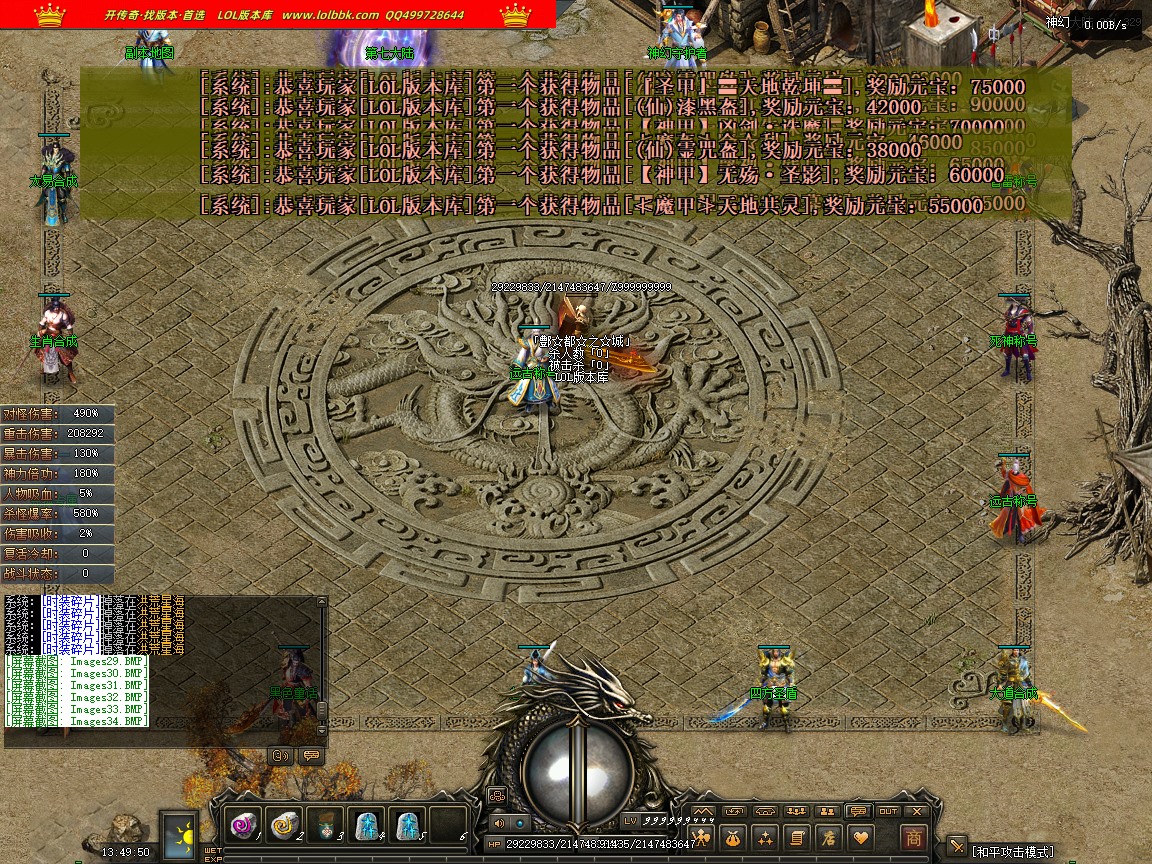
Task: Open the red 商 mall button
Action: pyautogui.click(x=913, y=837)
